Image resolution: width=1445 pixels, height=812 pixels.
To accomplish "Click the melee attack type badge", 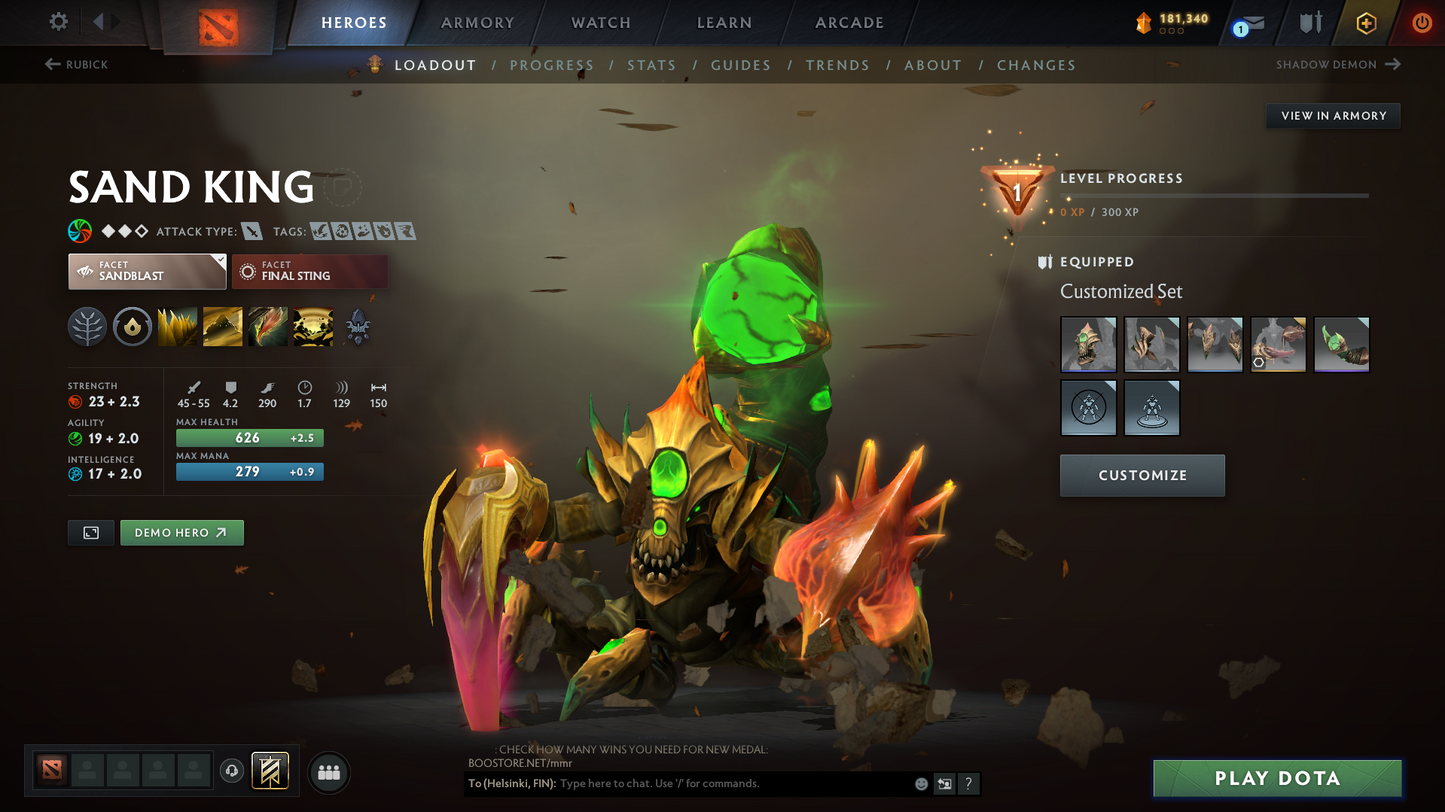I will (x=251, y=231).
